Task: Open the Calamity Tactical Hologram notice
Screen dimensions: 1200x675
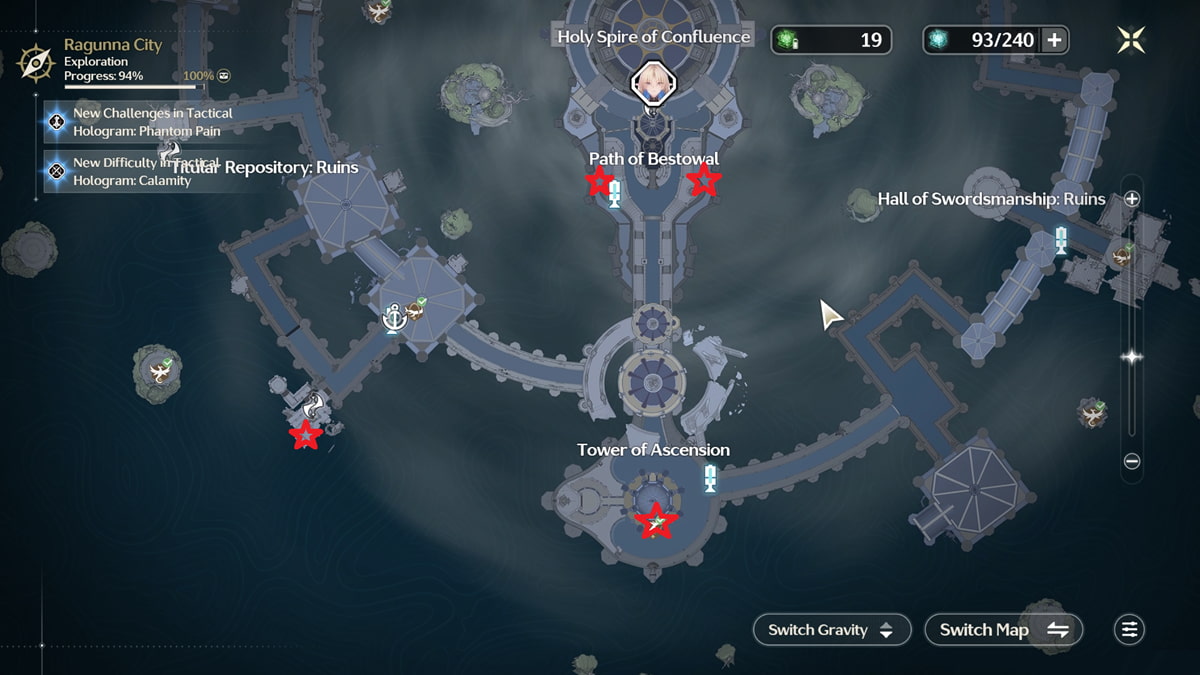Action: point(138,172)
